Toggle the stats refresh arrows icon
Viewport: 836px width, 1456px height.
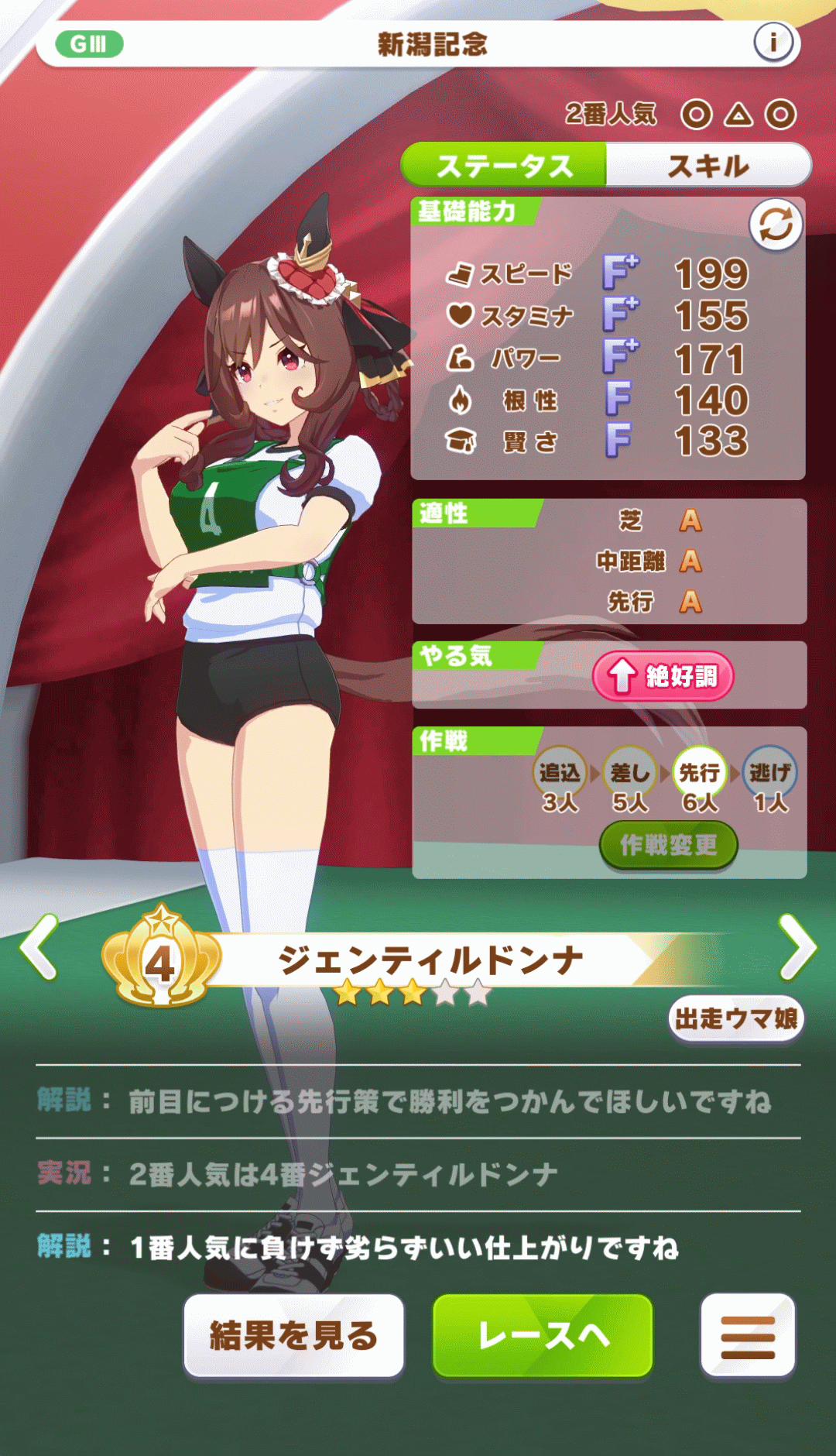click(776, 225)
